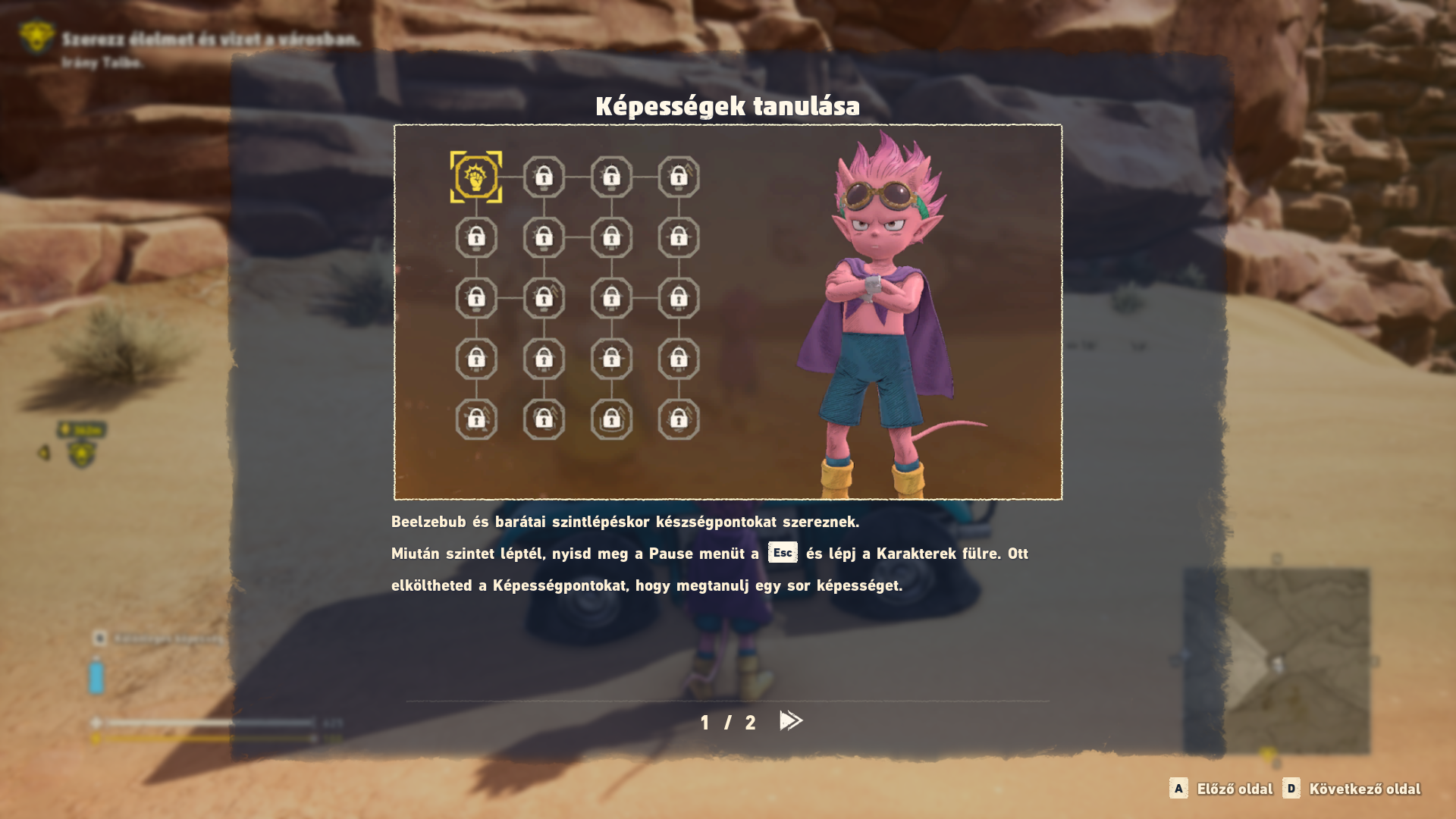
Task: Go back with Előző oldal
Action: (1234, 789)
